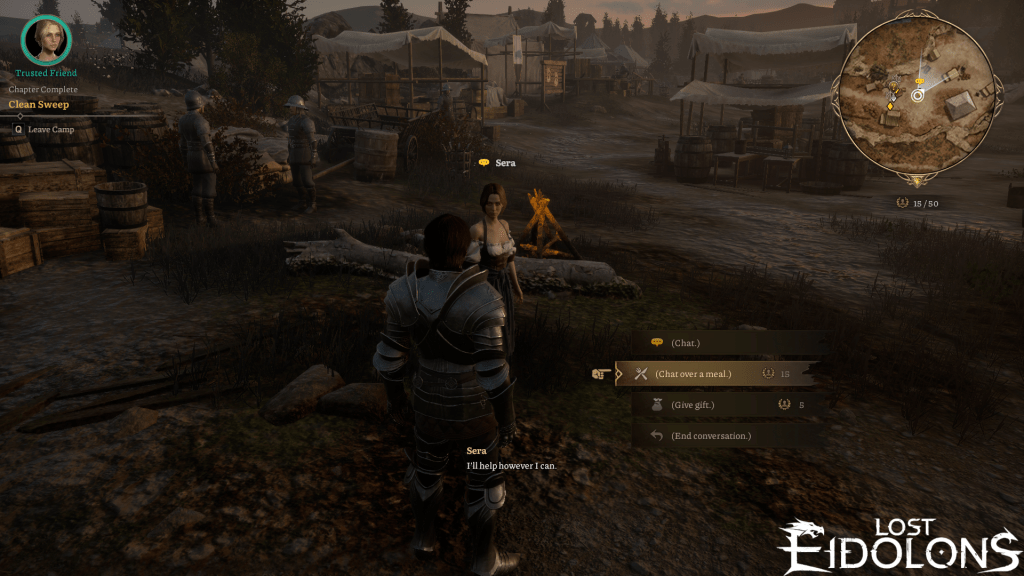This screenshot has height=576, width=1024.
Task: Select "(Chat over a meal.)" option
Action: point(694,374)
